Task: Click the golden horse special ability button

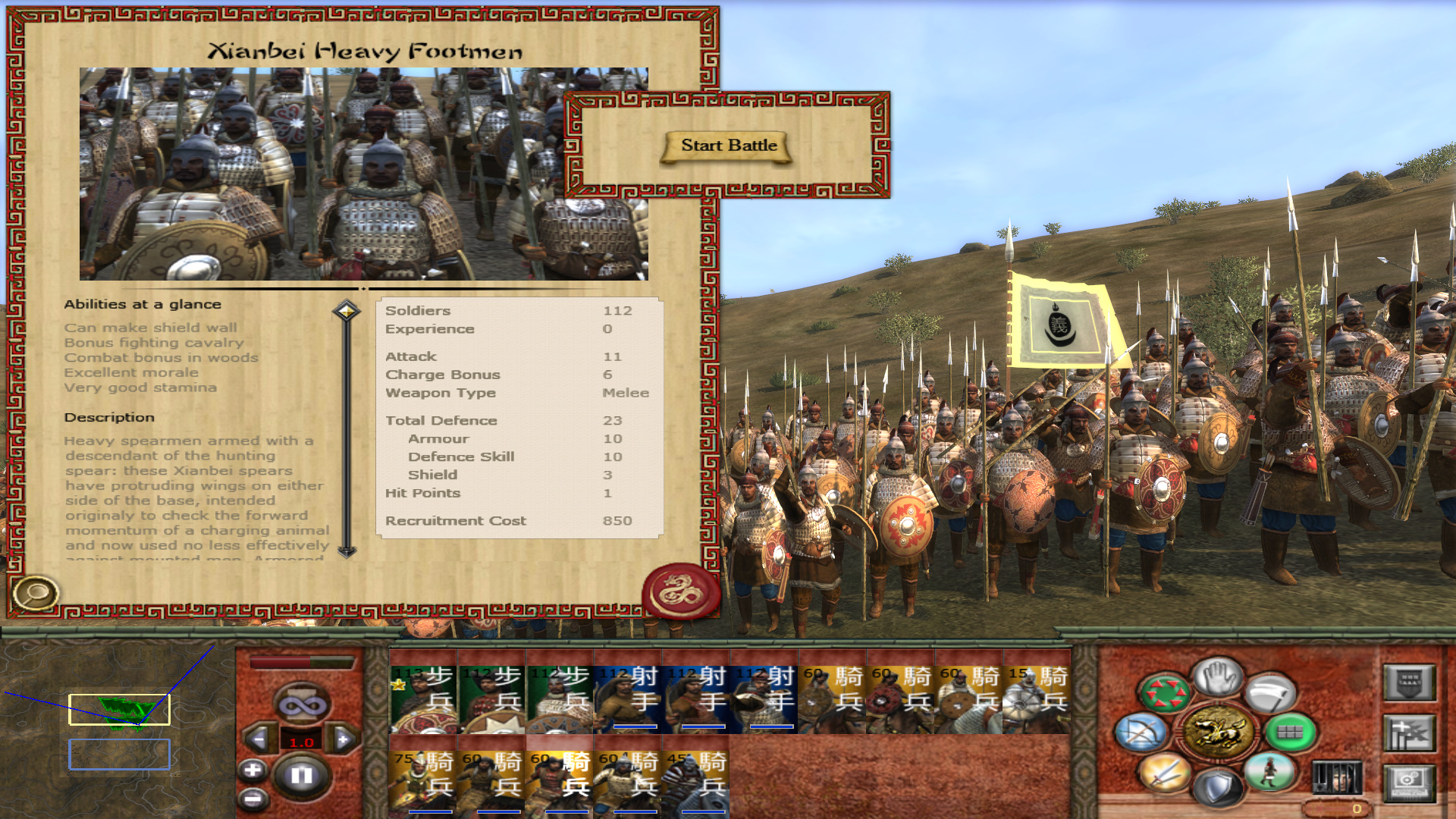Action: [1218, 733]
